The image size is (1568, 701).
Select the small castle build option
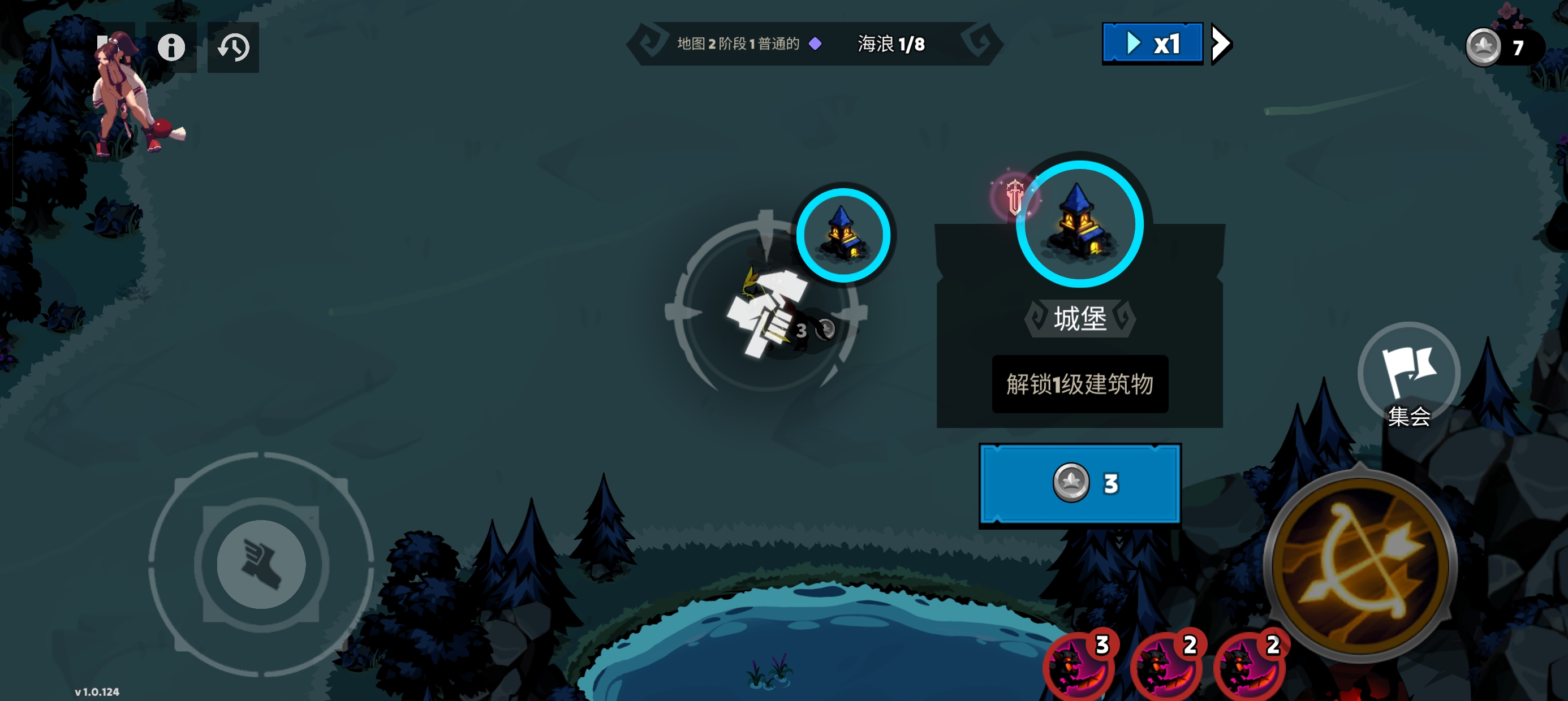[843, 235]
